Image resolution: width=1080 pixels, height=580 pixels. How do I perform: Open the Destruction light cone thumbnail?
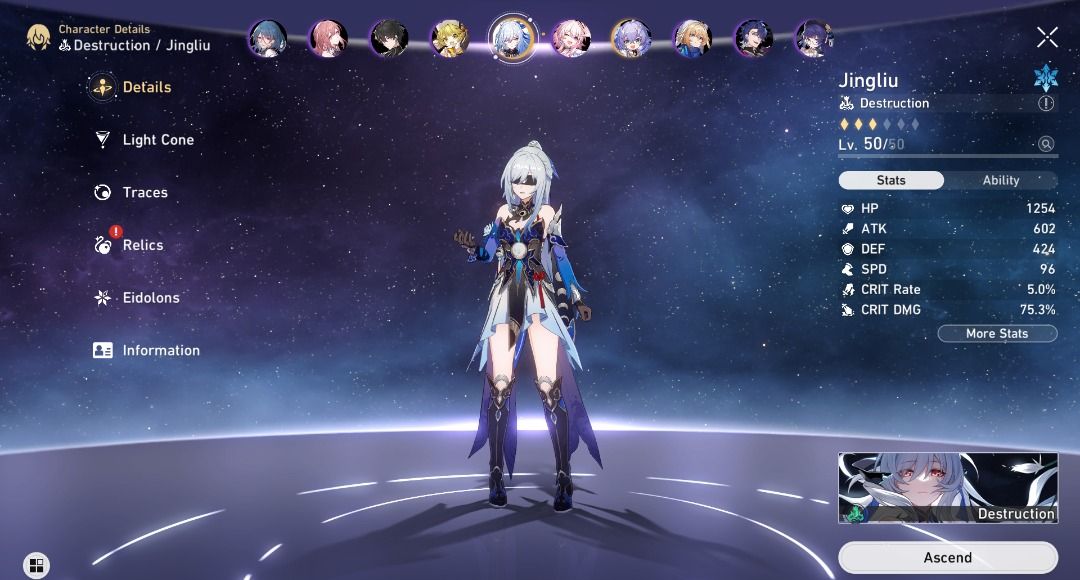pos(947,488)
